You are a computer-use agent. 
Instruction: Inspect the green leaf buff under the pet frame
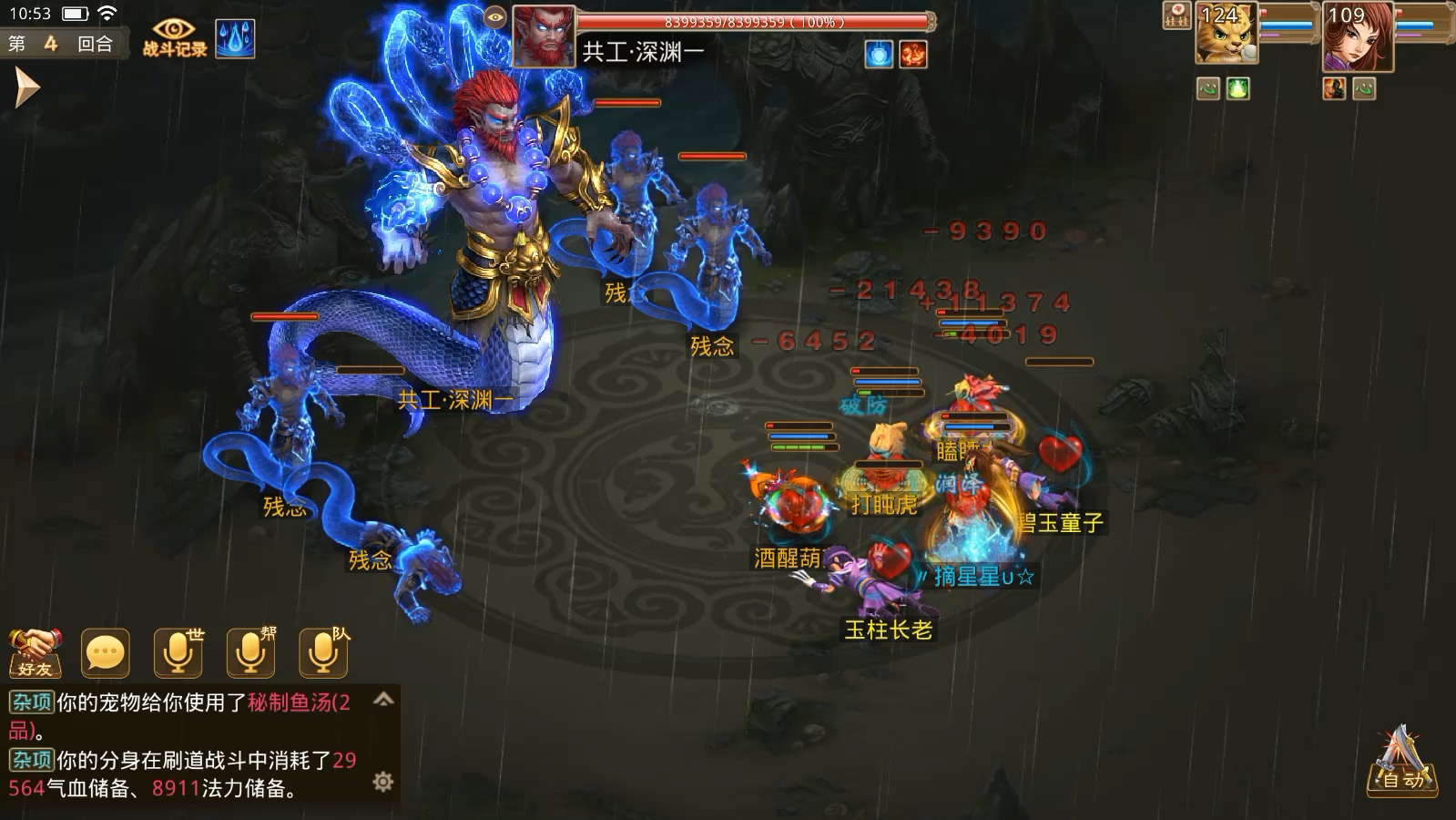pos(1236,89)
